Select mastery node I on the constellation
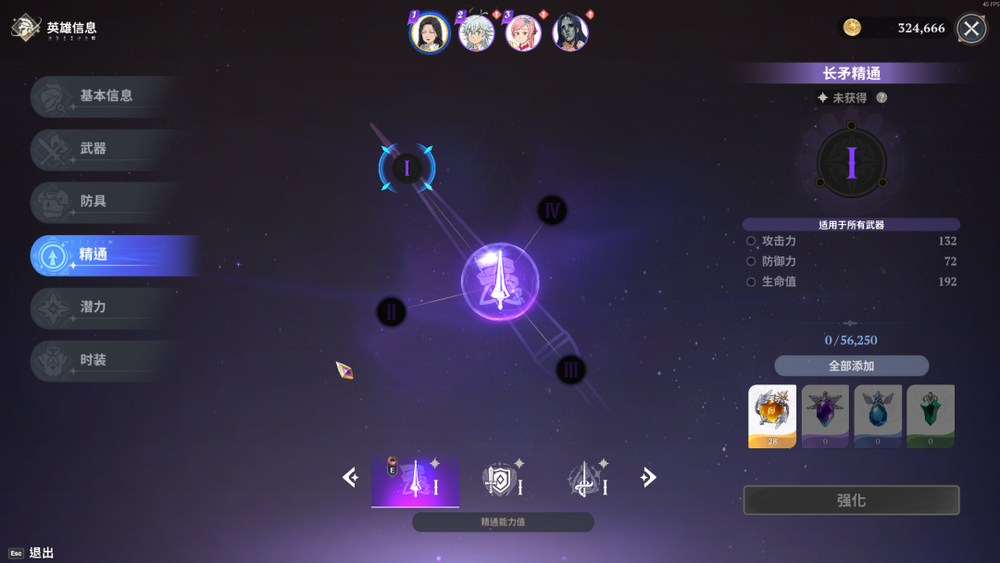 [406, 168]
